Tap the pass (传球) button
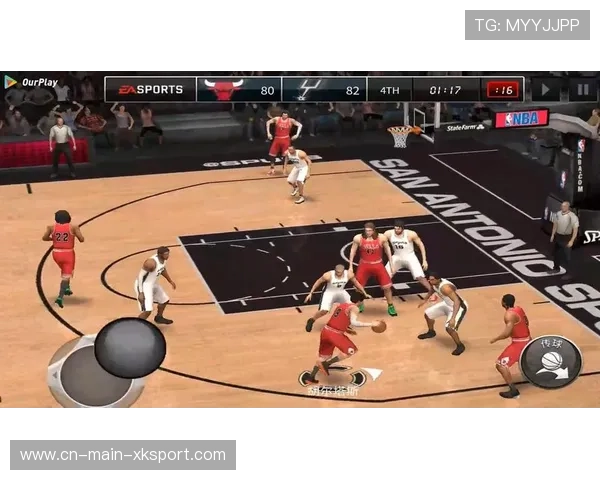This screenshot has width=600, height=480. coord(550,361)
